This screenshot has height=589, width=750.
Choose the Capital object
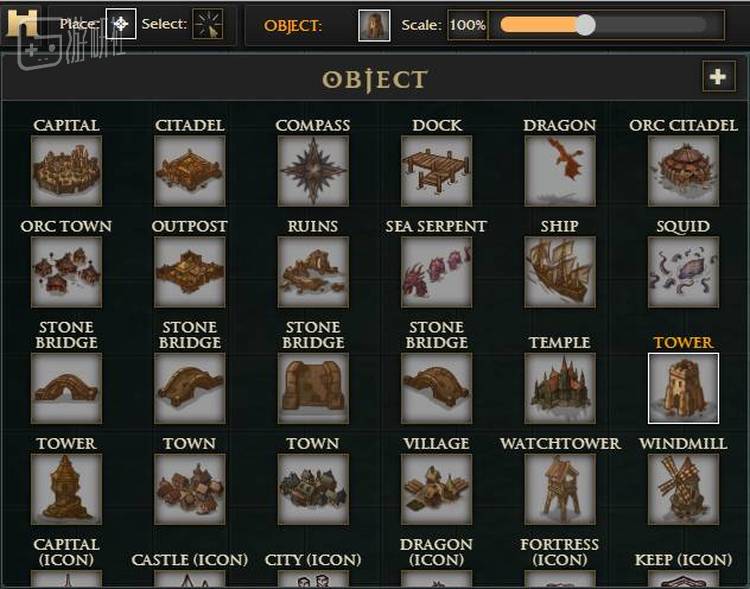click(66, 171)
